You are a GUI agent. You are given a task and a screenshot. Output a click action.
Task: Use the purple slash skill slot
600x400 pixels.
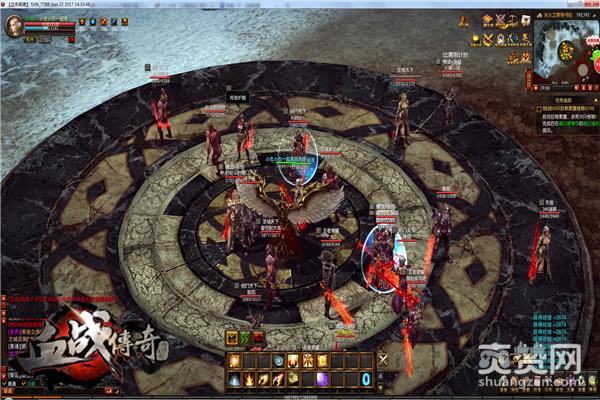[x=322, y=379]
